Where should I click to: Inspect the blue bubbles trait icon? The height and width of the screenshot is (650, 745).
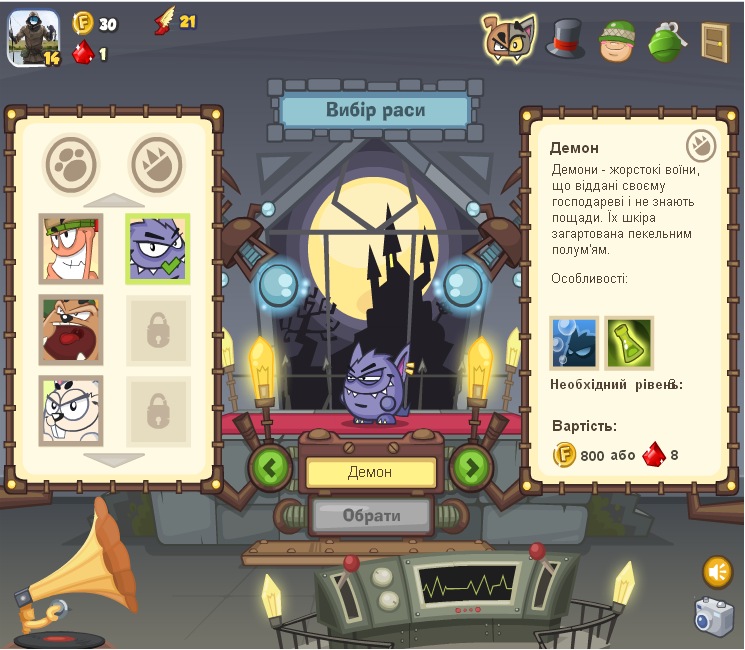[574, 343]
